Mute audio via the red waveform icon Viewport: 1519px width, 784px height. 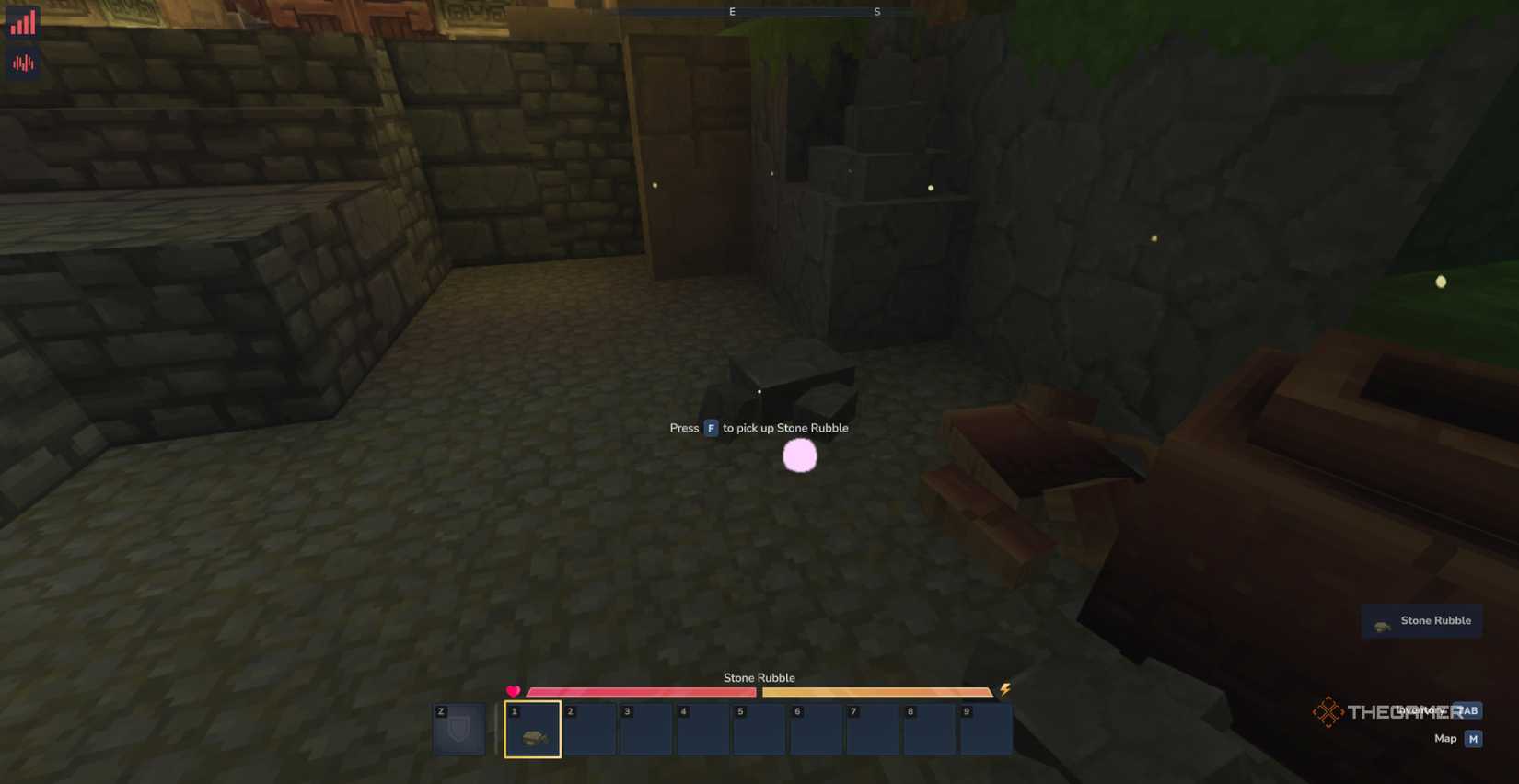point(21,62)
